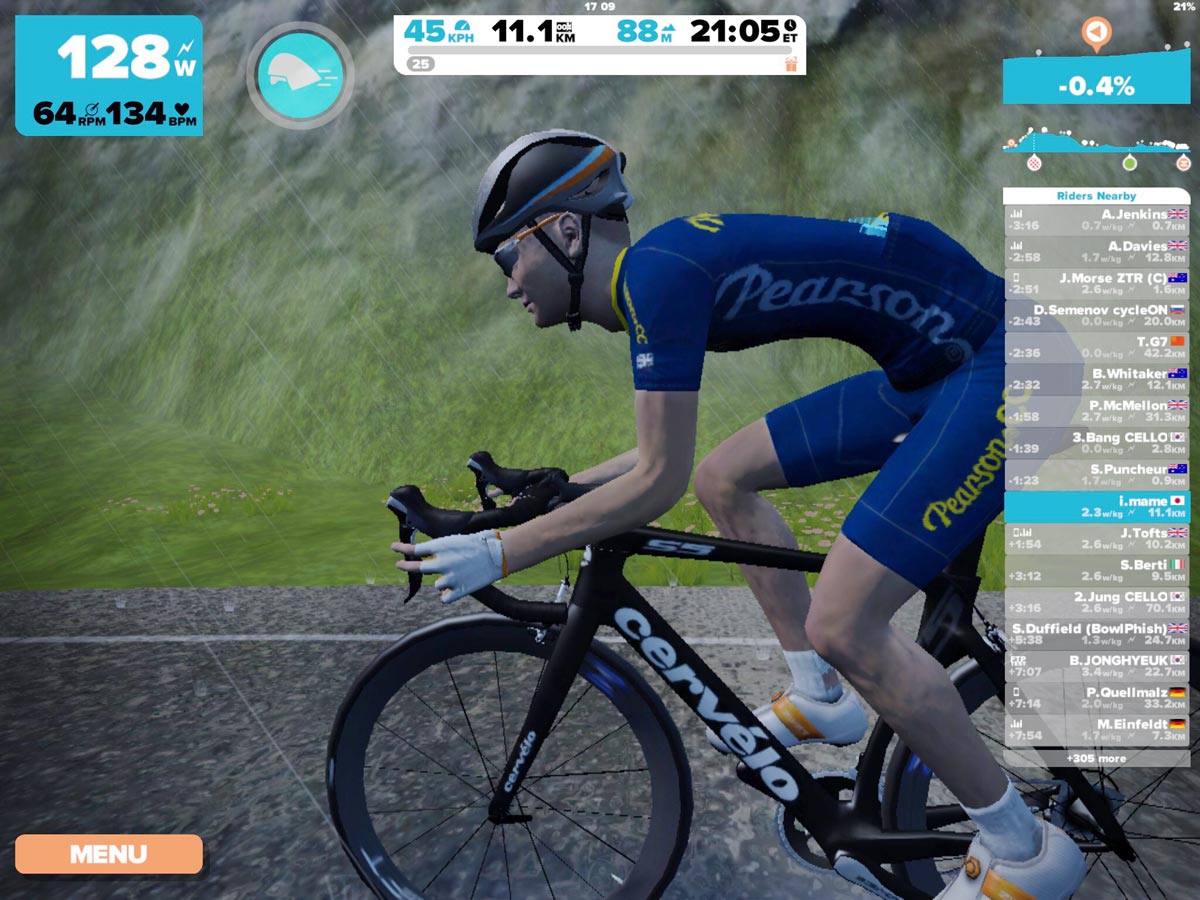Viewport: 1200px width, 900px height.
Task: Click the 3.Bang CELLO rider row
Action: (1096, 443)
